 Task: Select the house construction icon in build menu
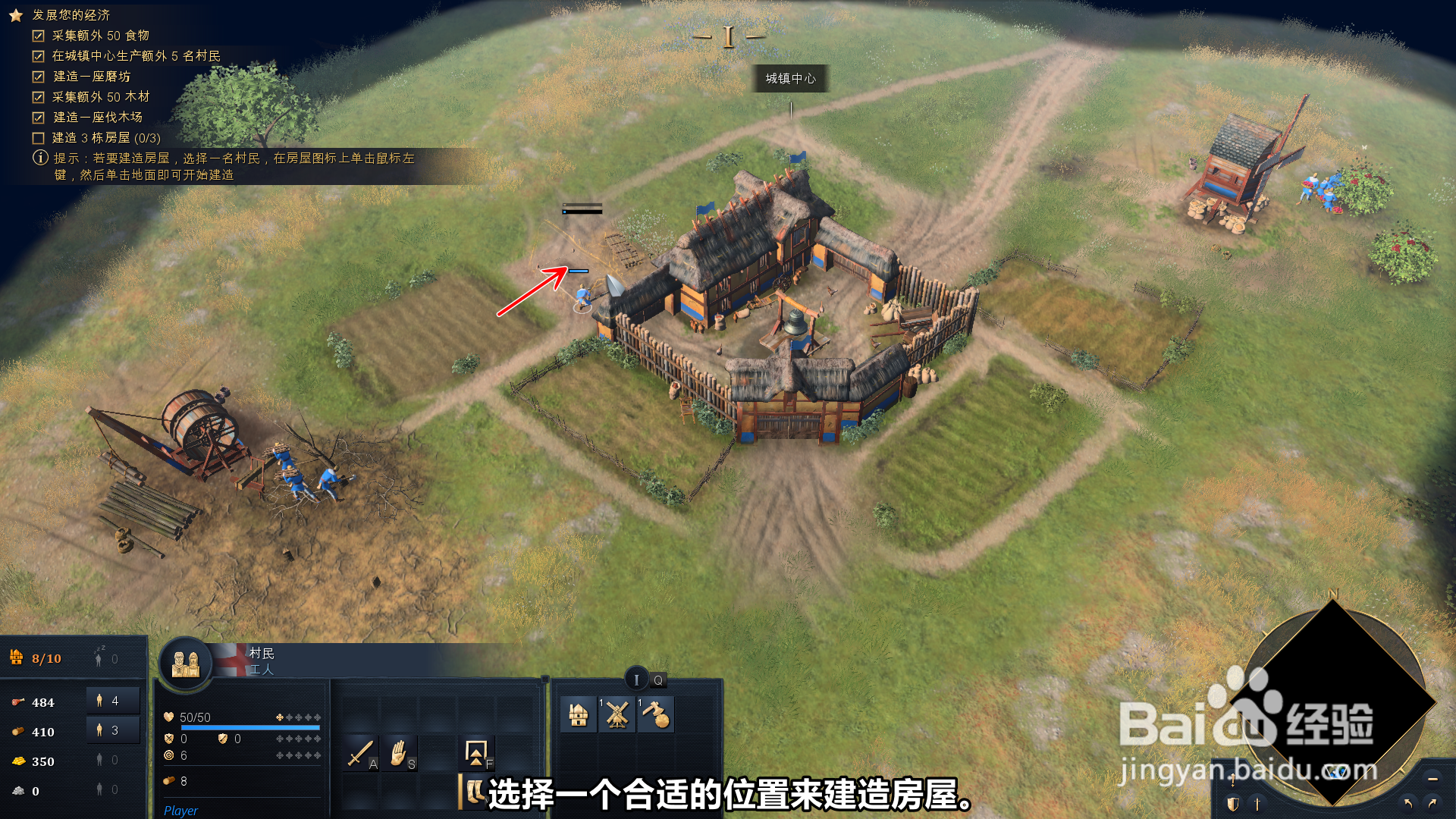pyautogui.click(x=579, y=714)
